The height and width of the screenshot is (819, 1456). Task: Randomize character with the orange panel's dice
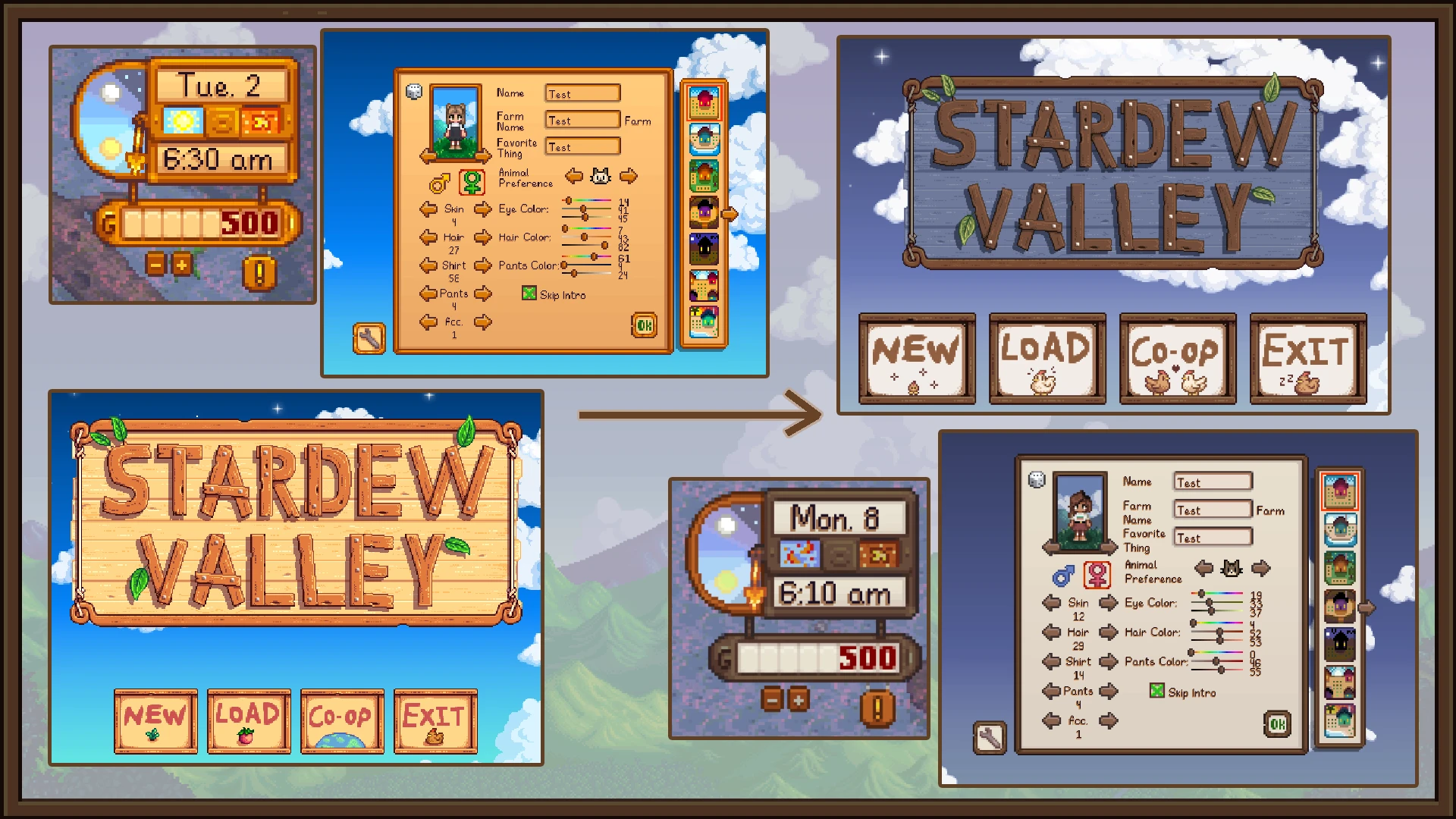tap(414, 92)
